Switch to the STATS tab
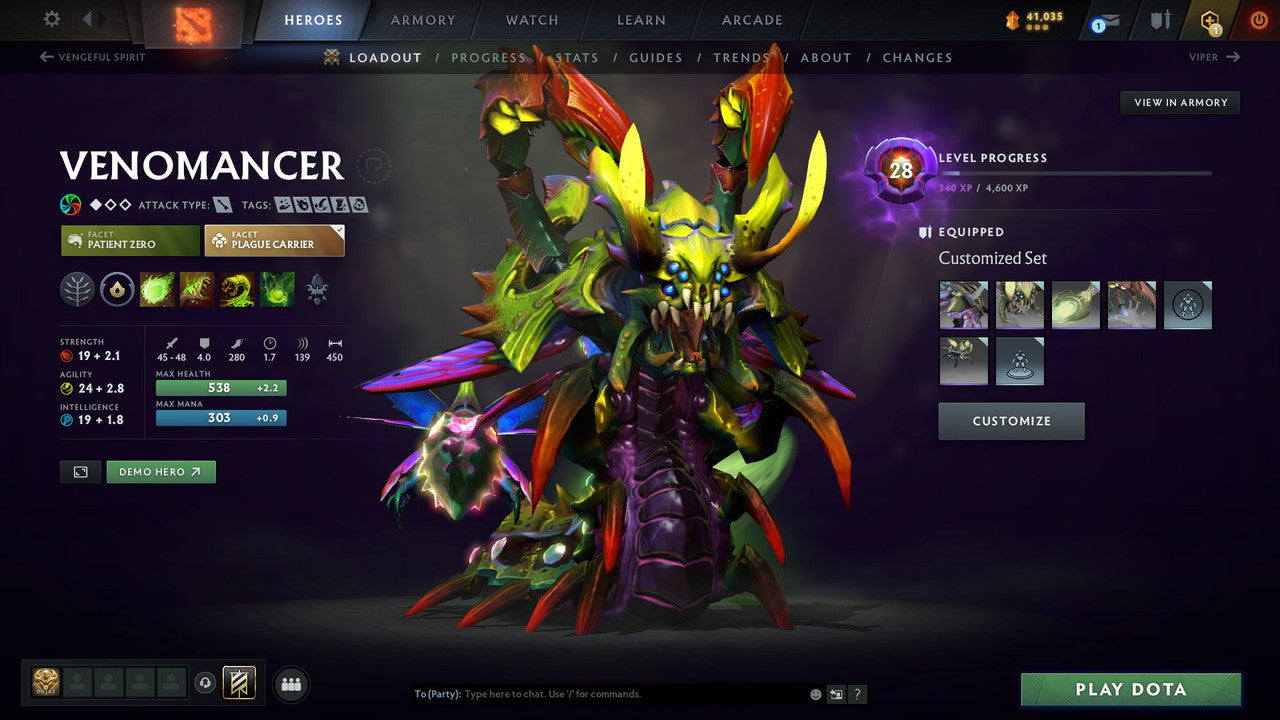Screen dimensions: 1280x720 (x=577, y=58)
